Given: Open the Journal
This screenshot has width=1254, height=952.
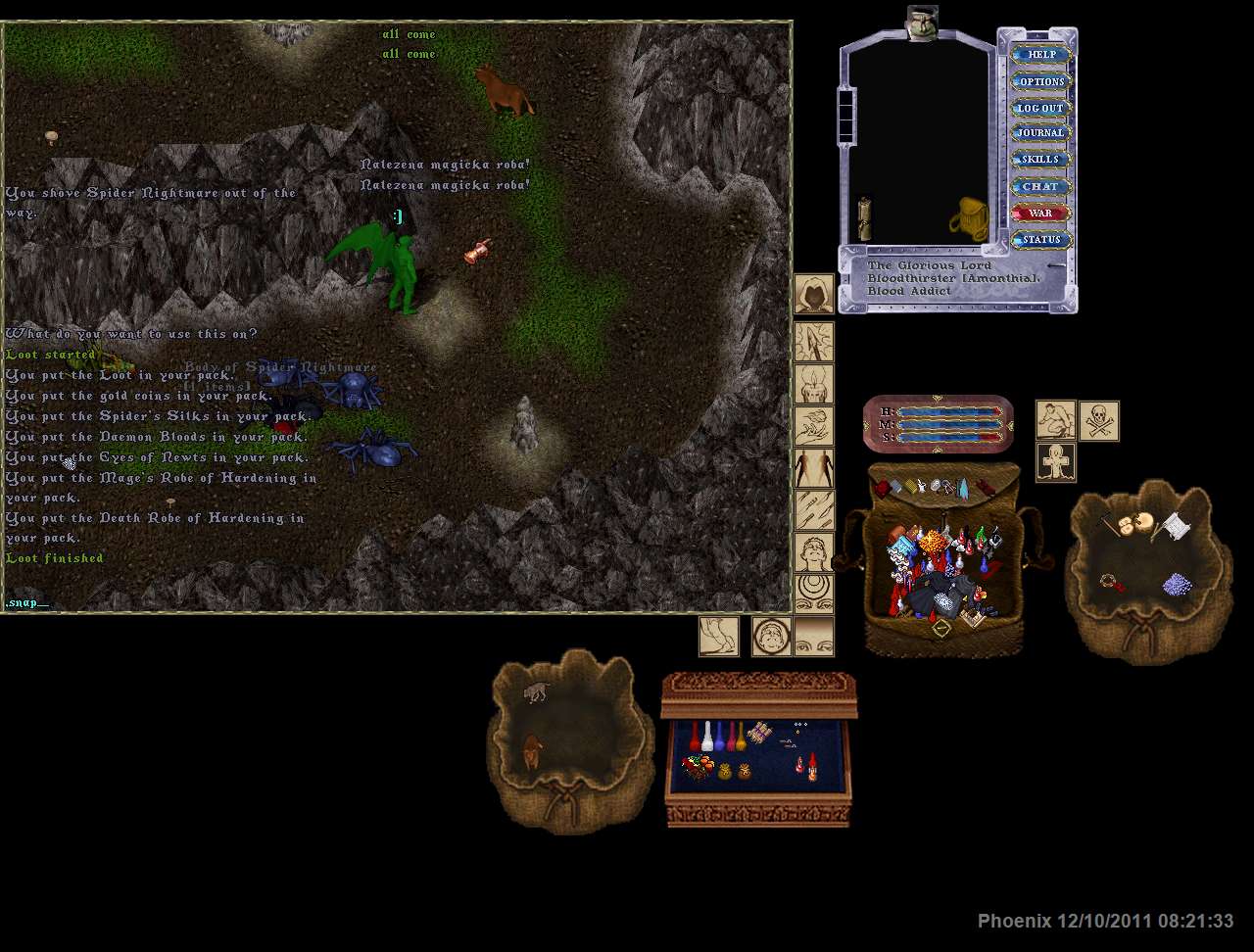Looking at the screenshot, I should pos(1040,133).
